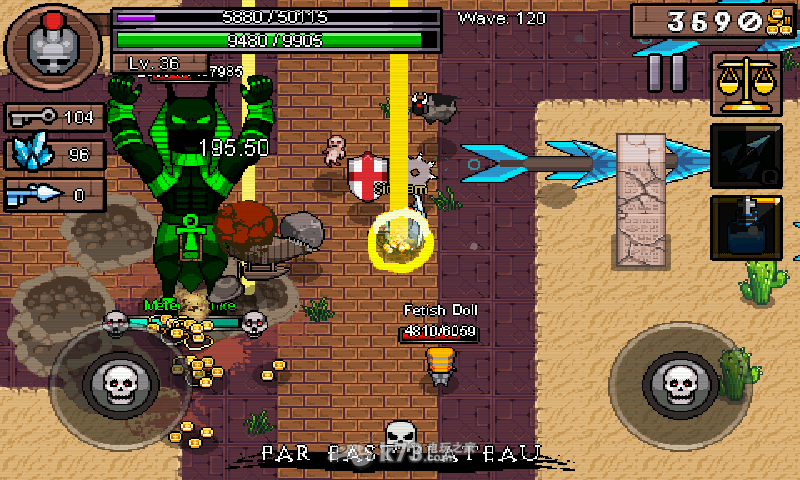
Task: Touch the right skull attack joystick
Action: 681,381
